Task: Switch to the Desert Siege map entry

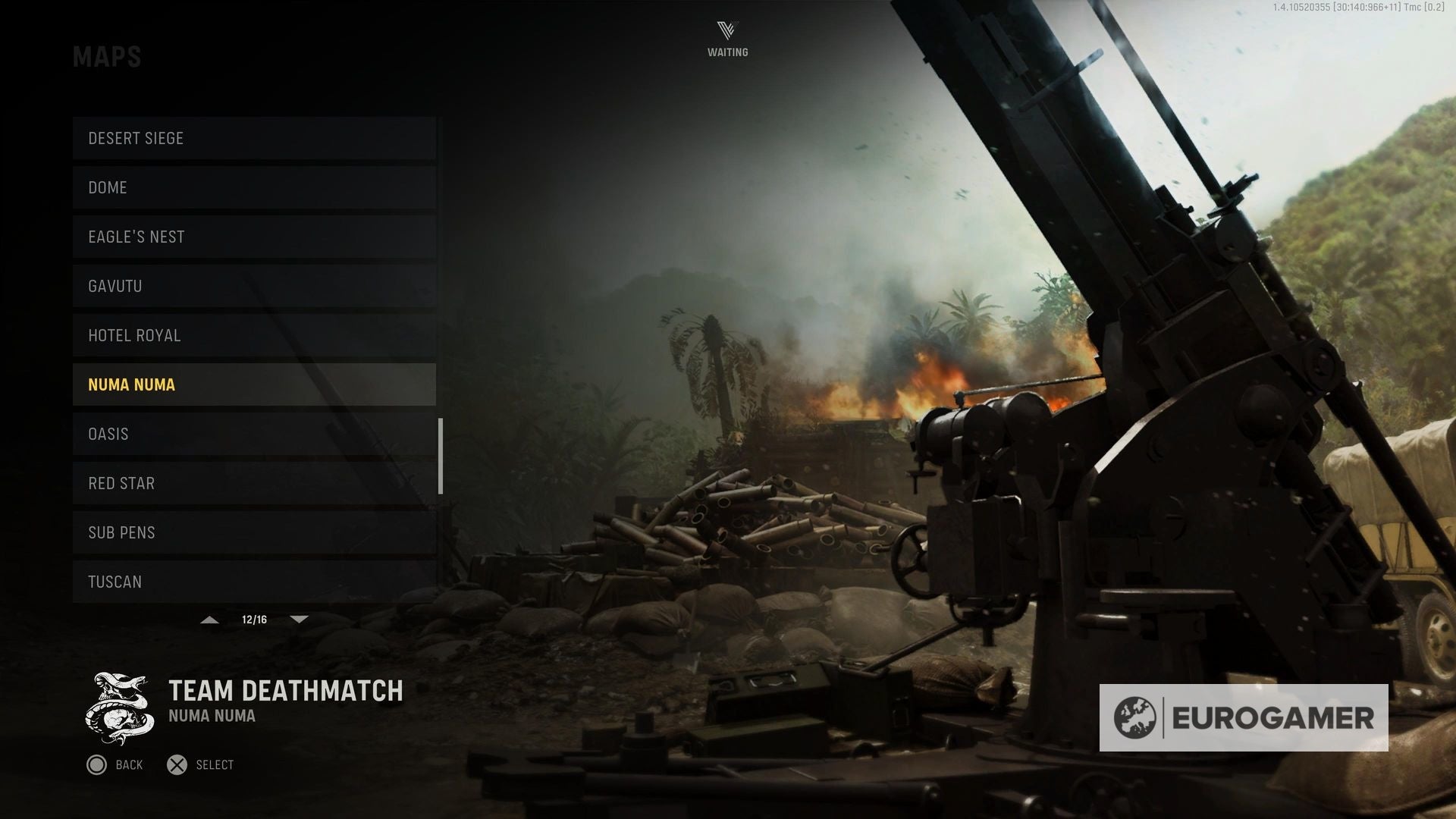Action: click(x=254, y=138)
